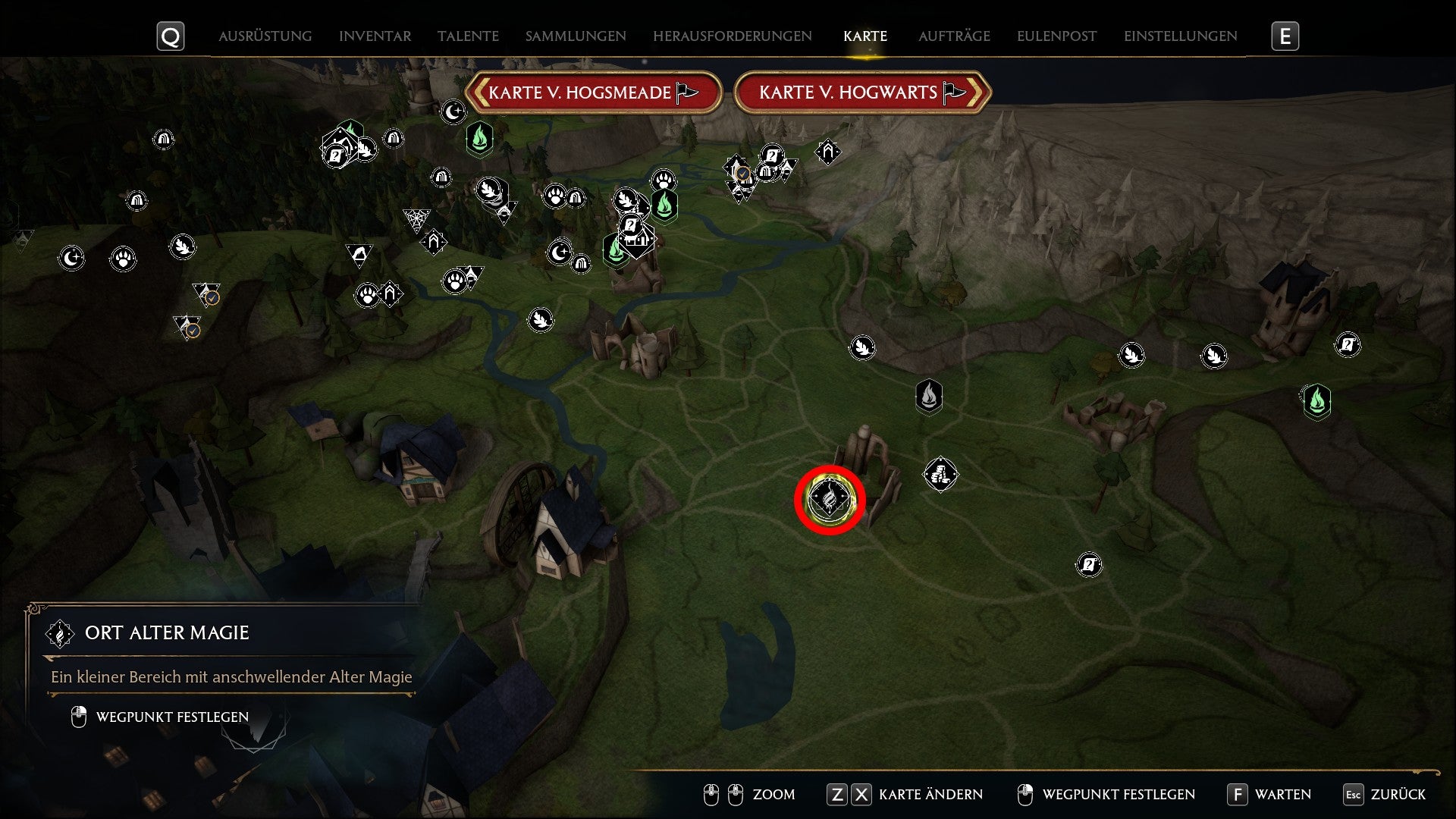Open Karte v. Hogsmeade

[595, 92]
